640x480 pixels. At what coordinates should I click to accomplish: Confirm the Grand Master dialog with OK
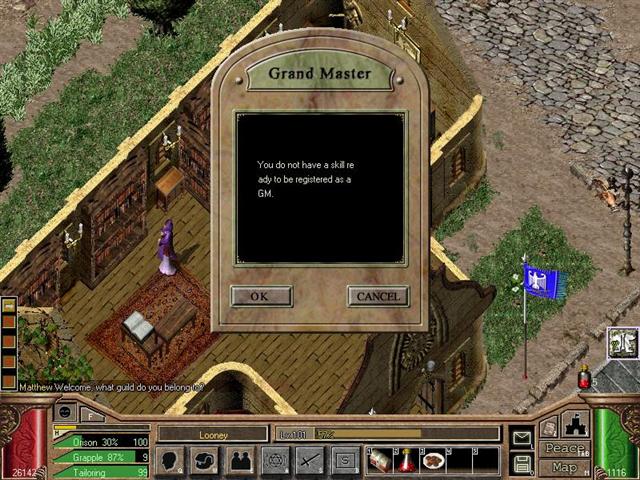(260, 296)
